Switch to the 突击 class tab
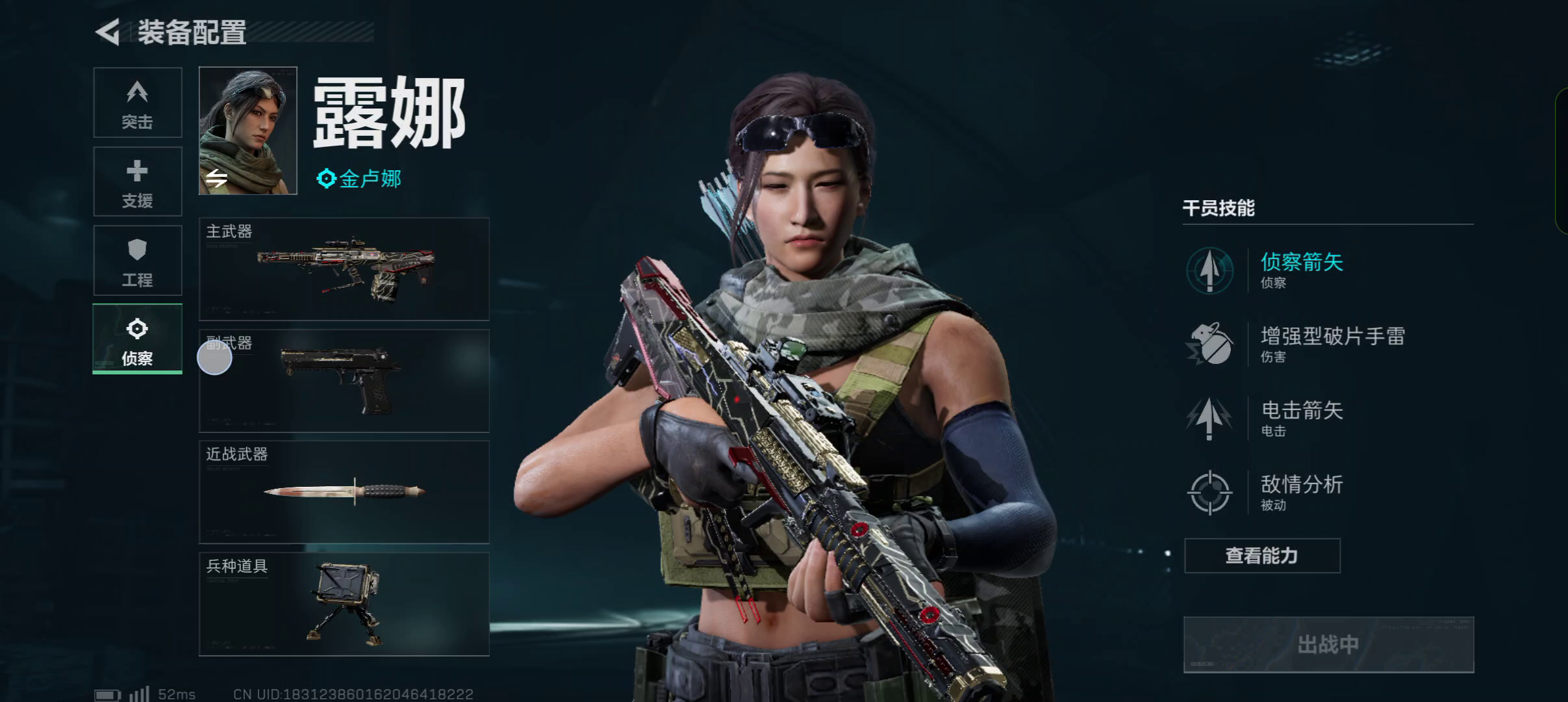The image size is (1568, 702). [x=138, y=103]
